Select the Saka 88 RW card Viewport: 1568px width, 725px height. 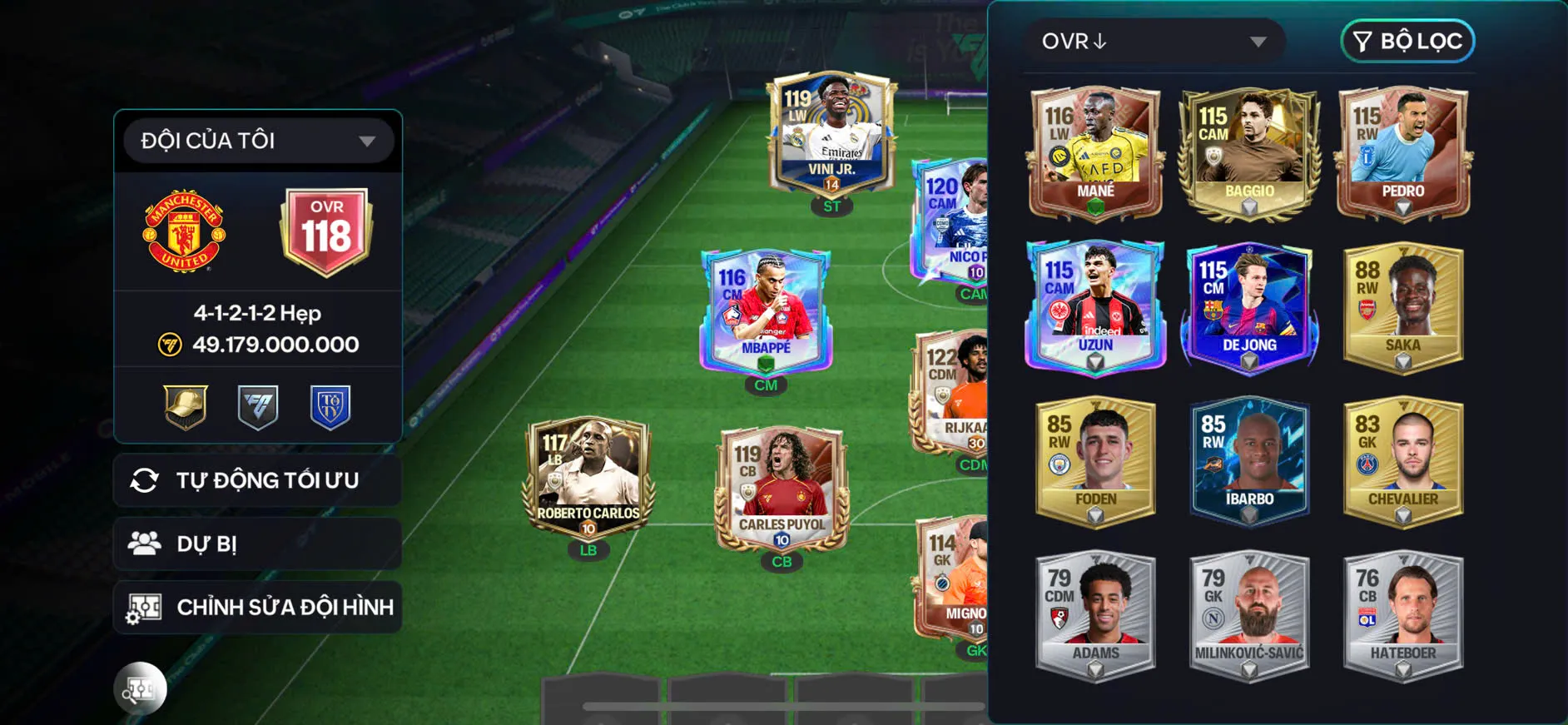pos(1403,306)
